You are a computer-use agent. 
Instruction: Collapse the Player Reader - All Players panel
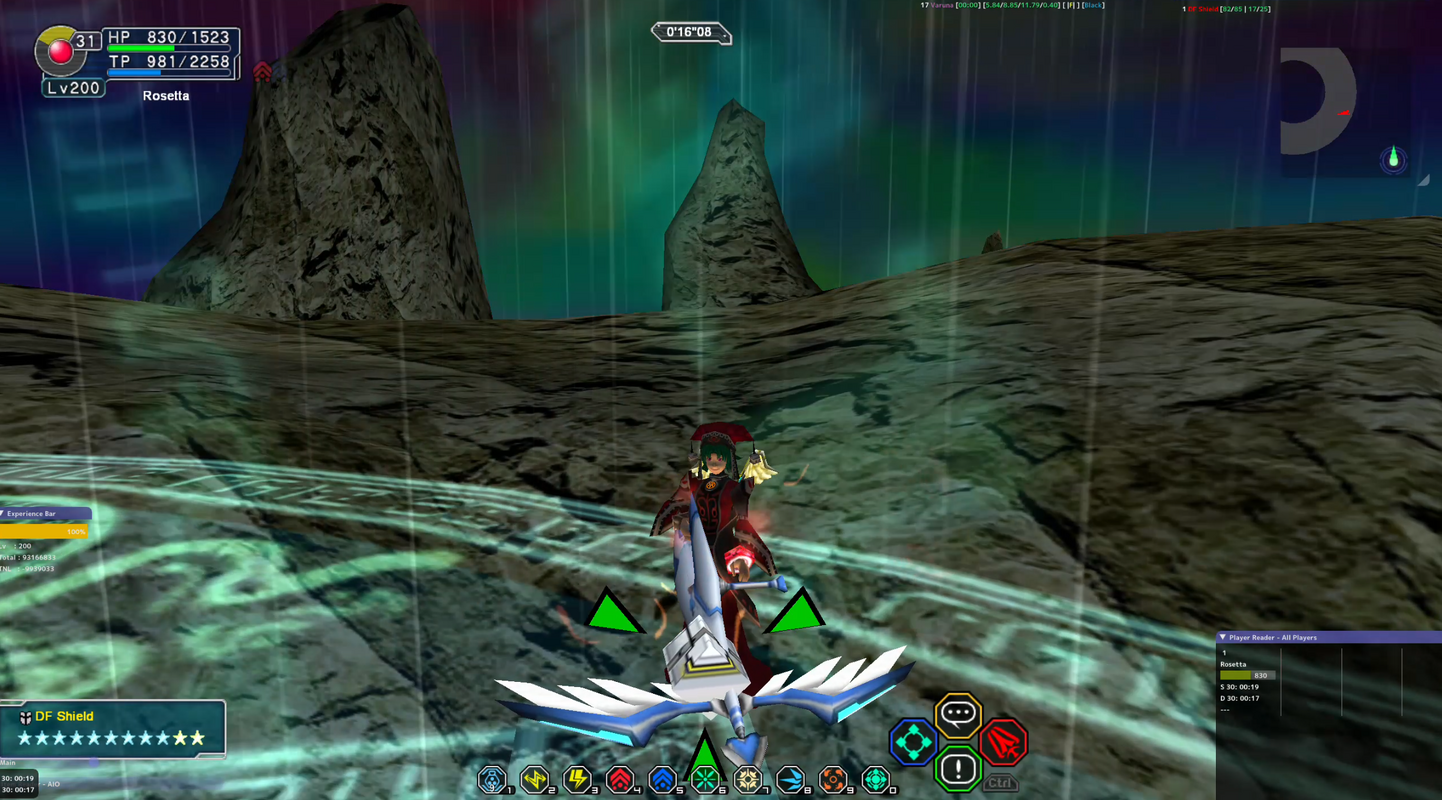tap(1222, 637)
